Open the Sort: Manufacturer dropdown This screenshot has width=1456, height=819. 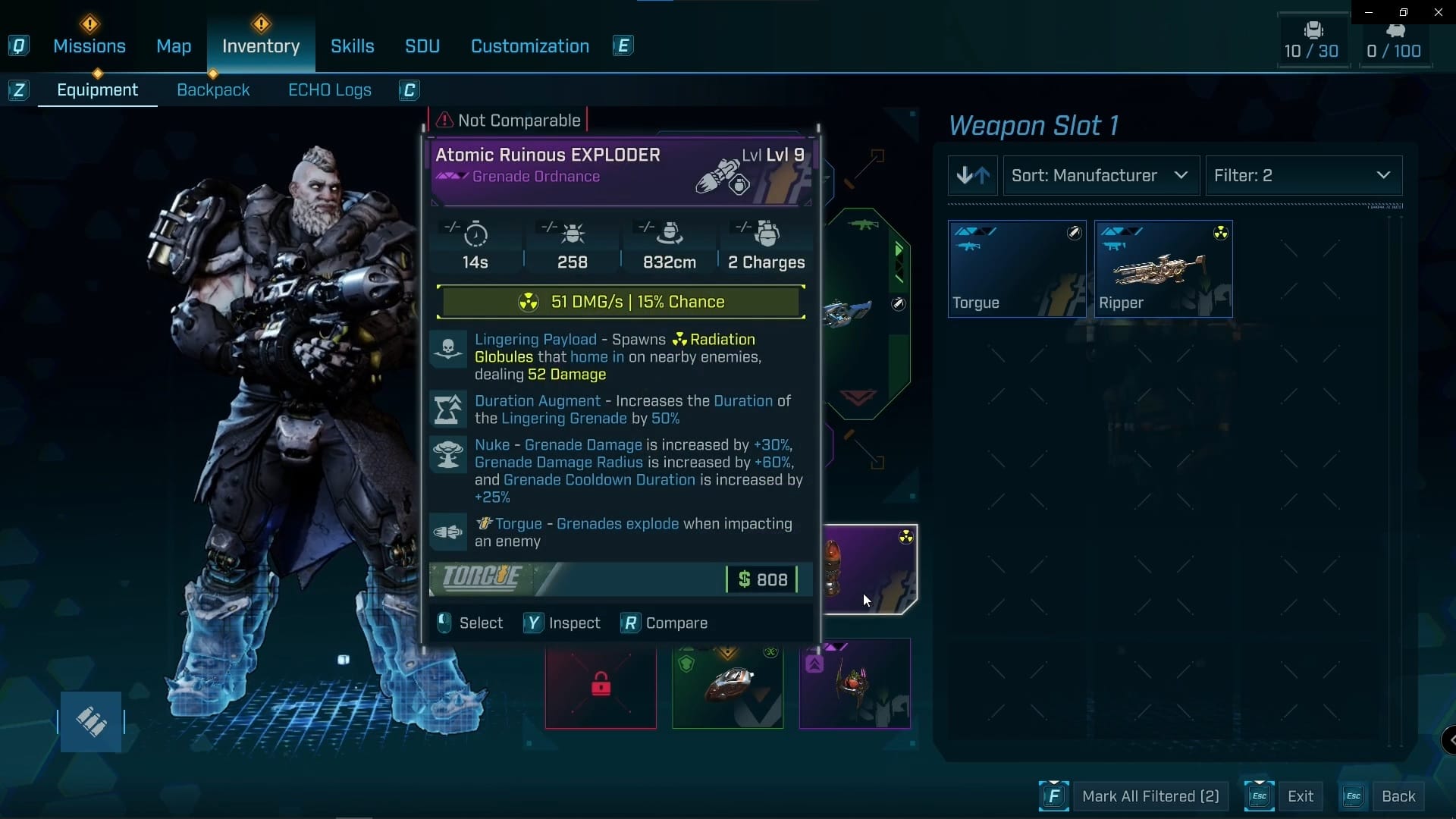pyautogui.click(x=1101, y=176)
